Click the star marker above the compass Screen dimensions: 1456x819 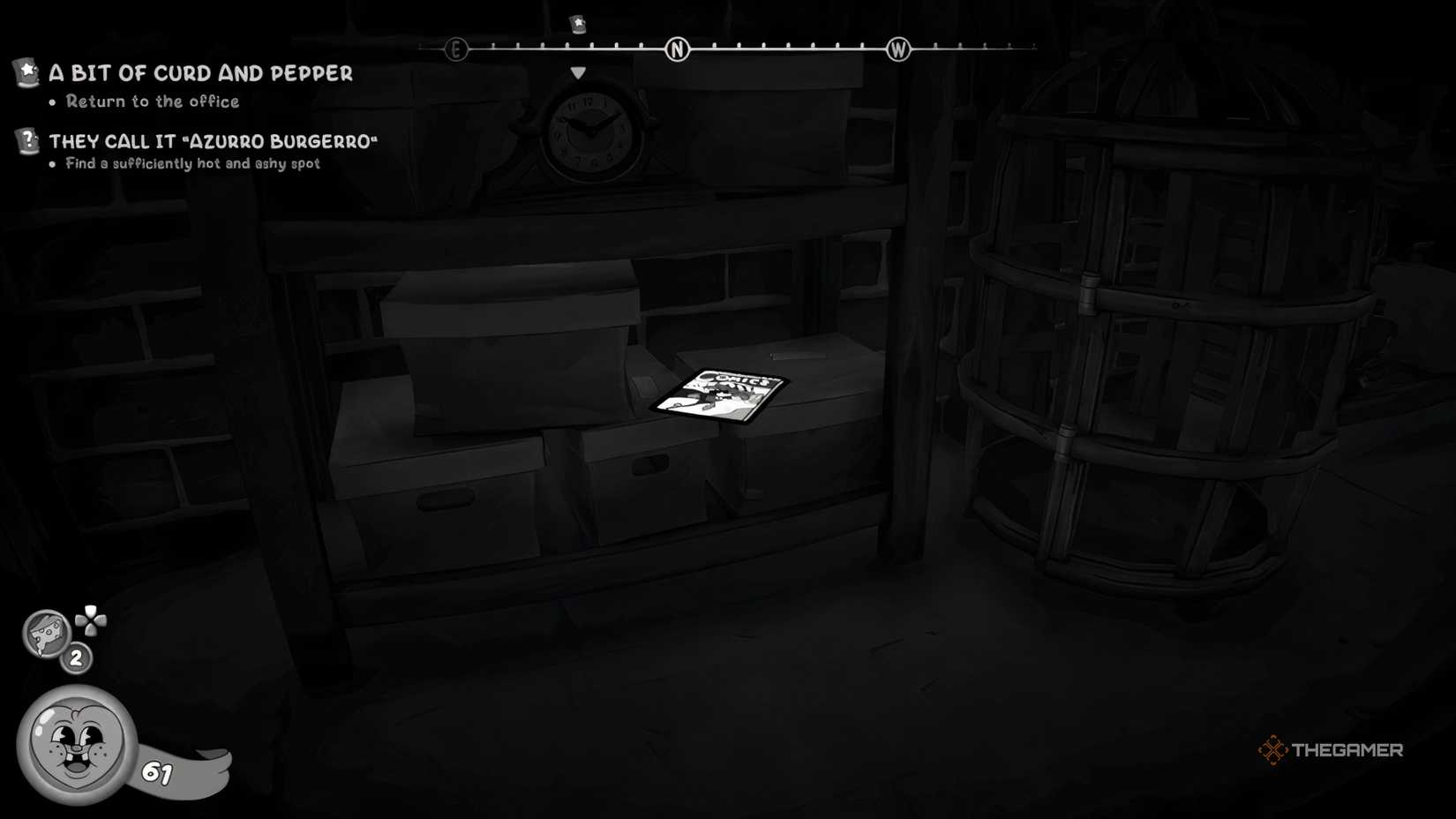[x=576, y=25]
